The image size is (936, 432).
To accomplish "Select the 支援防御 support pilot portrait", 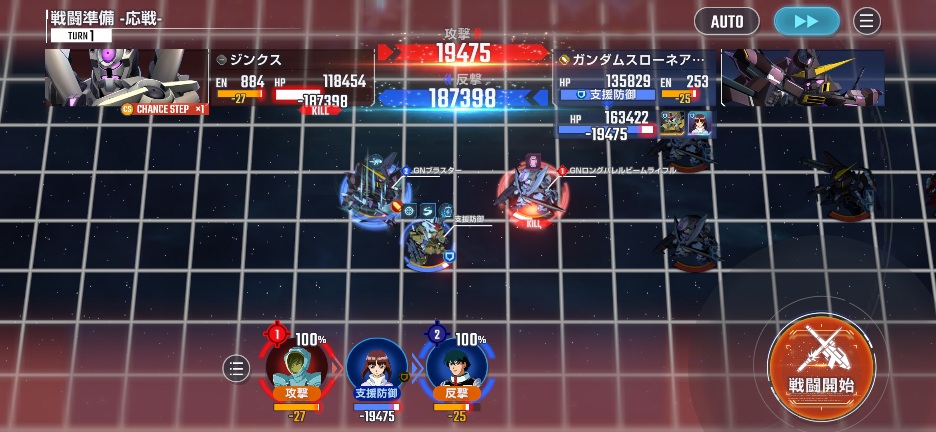I will coord(377,368).
